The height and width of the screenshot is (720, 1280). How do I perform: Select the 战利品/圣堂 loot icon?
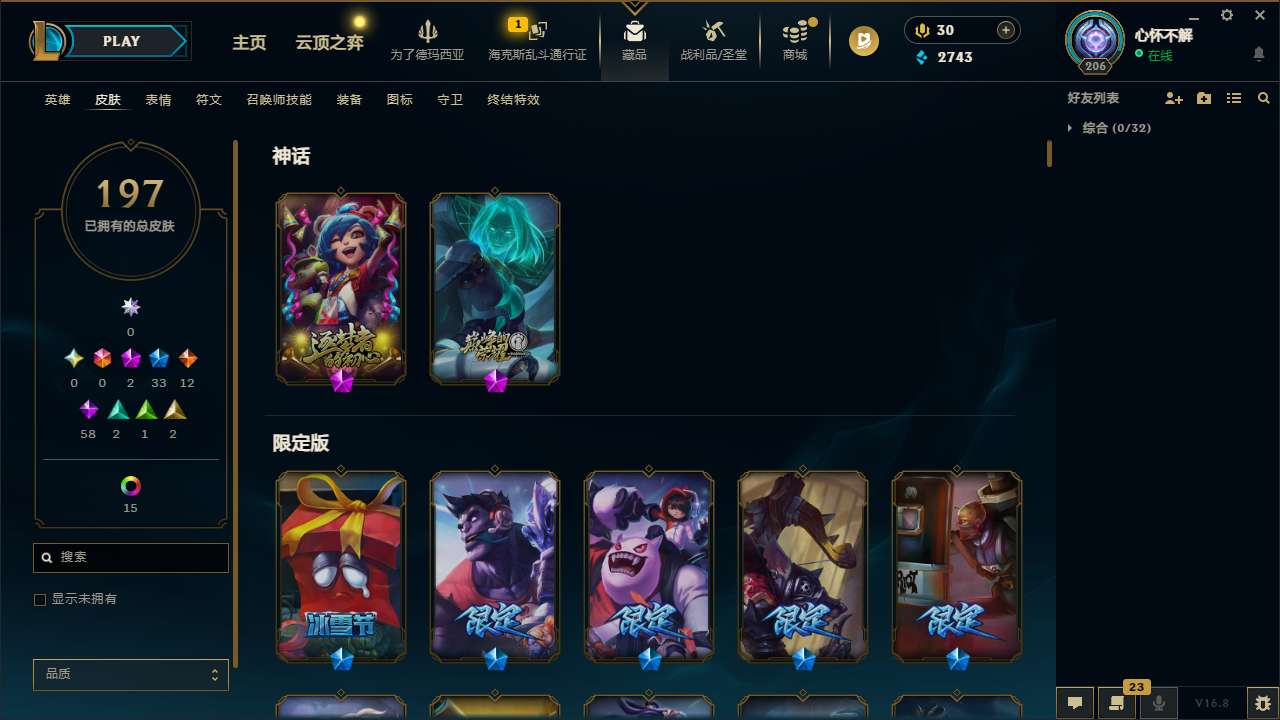(x=713, y=30)
